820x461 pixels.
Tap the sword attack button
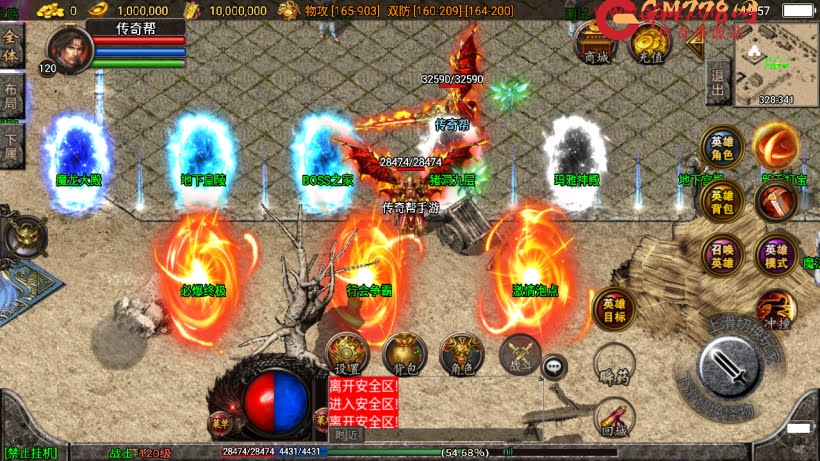731,367
